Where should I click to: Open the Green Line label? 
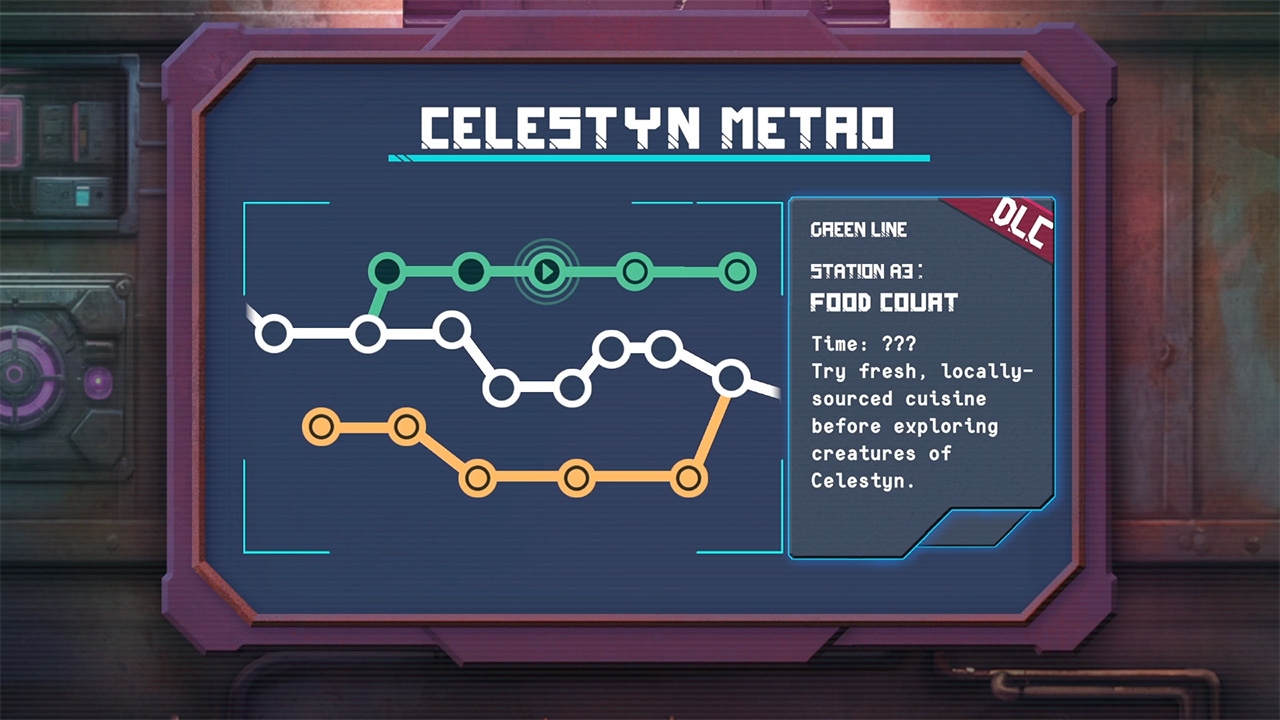pos(858,230)
